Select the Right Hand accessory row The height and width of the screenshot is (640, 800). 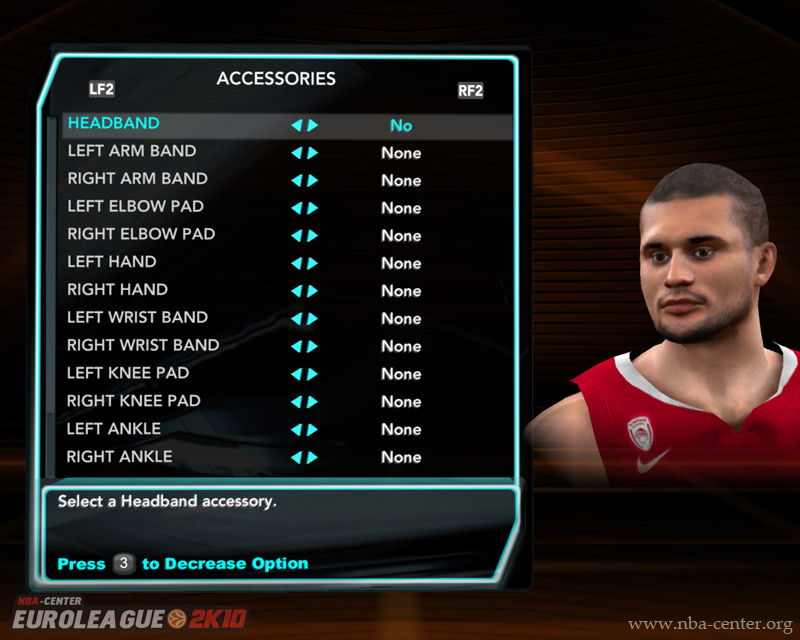point(117,290)
